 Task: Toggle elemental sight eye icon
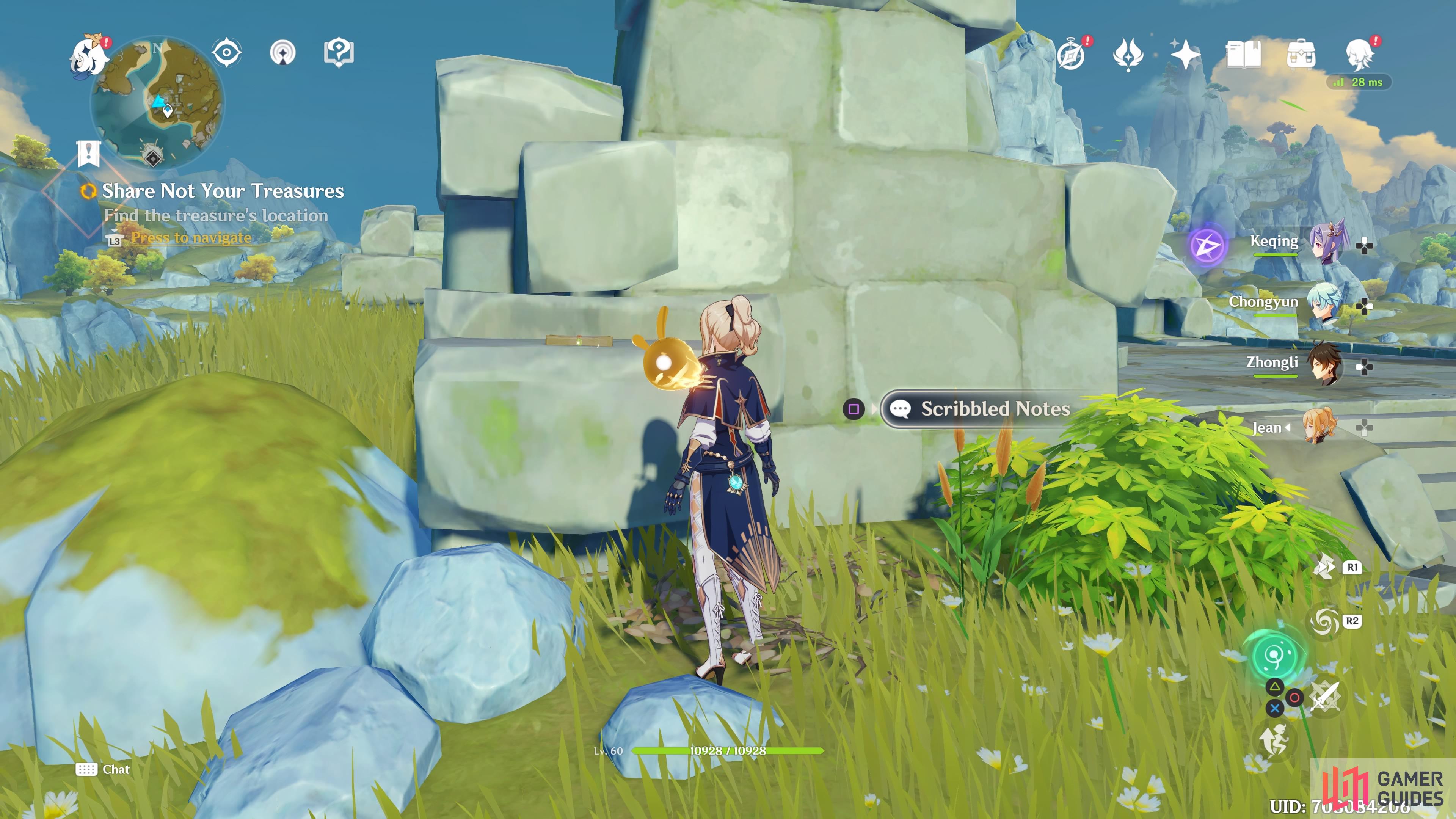coord(227,53)
